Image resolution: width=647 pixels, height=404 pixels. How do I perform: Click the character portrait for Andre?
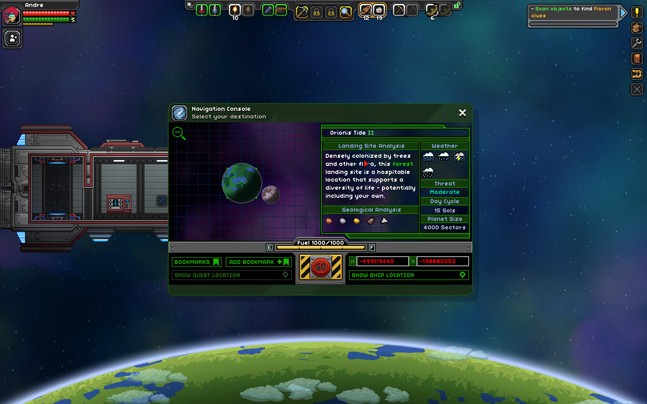point(10,15)
